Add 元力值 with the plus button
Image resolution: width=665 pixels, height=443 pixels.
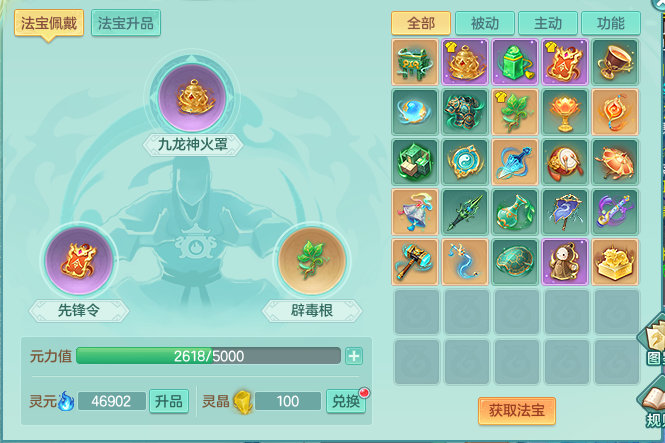[x=354, y=356]
